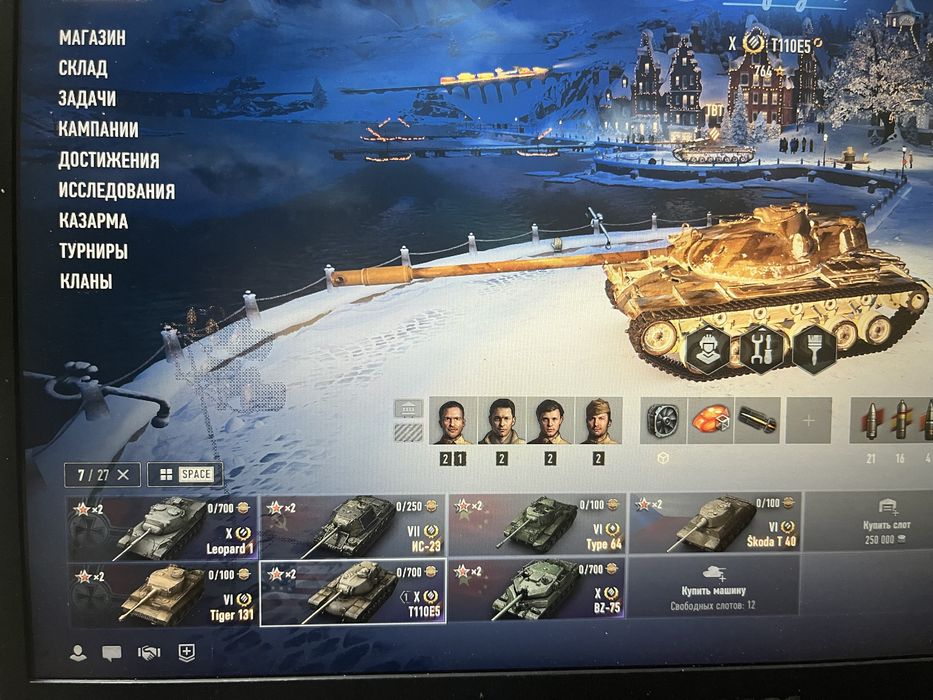
Task: Open the КЛАНЫ clans menu
Action: [85, 282]
